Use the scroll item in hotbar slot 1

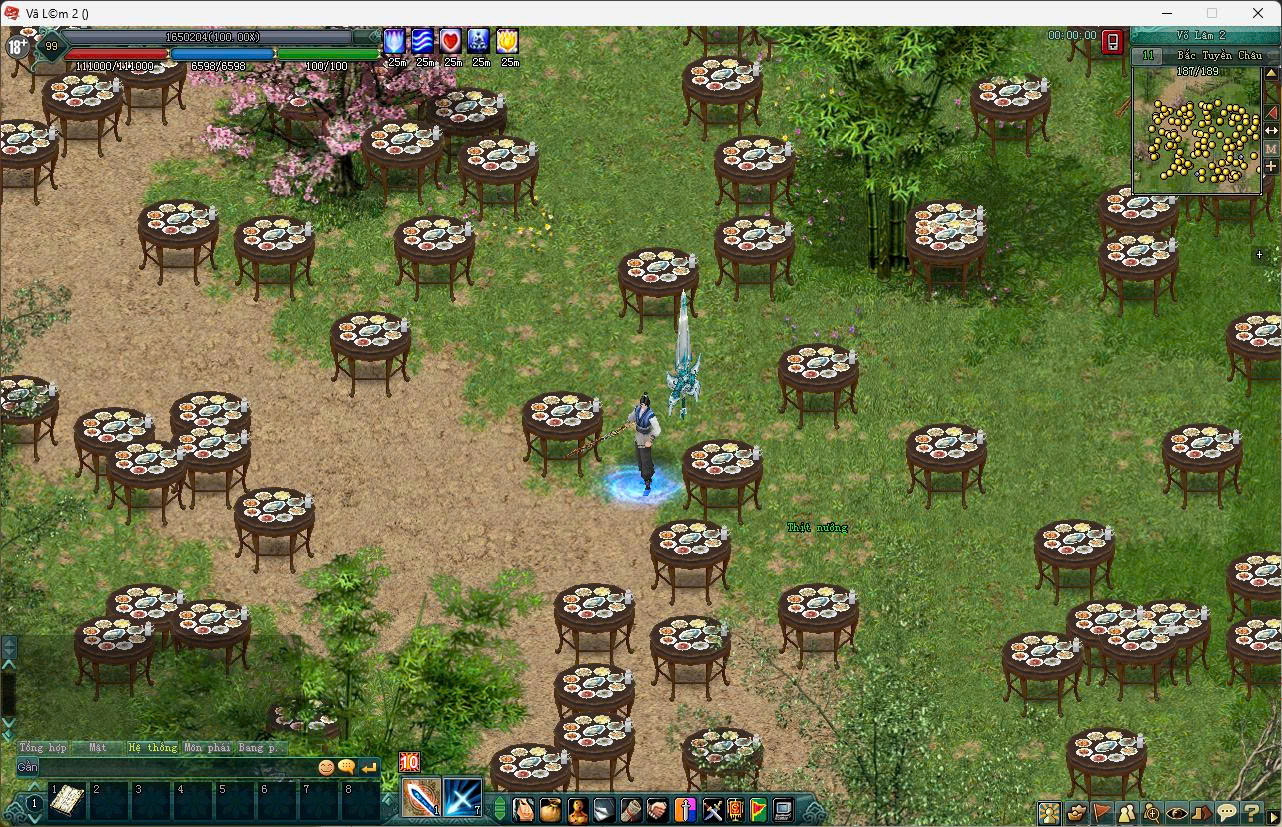pyautogui.click(x=67, y=800)
